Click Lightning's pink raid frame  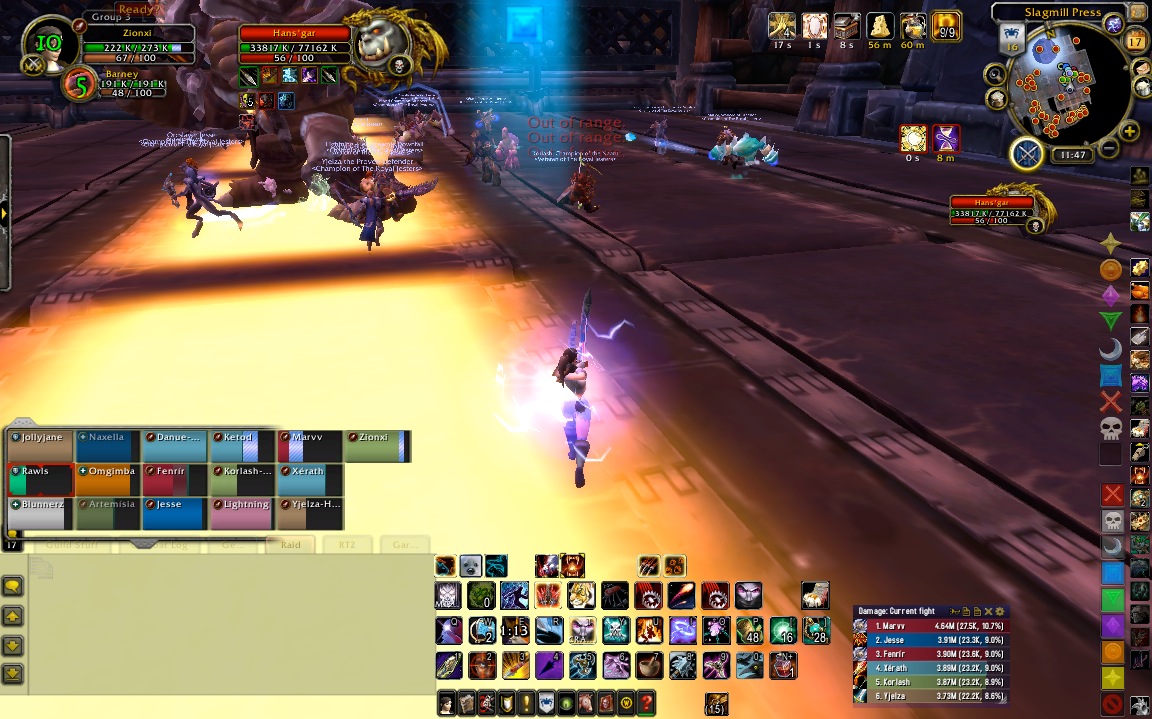point(241,513)
